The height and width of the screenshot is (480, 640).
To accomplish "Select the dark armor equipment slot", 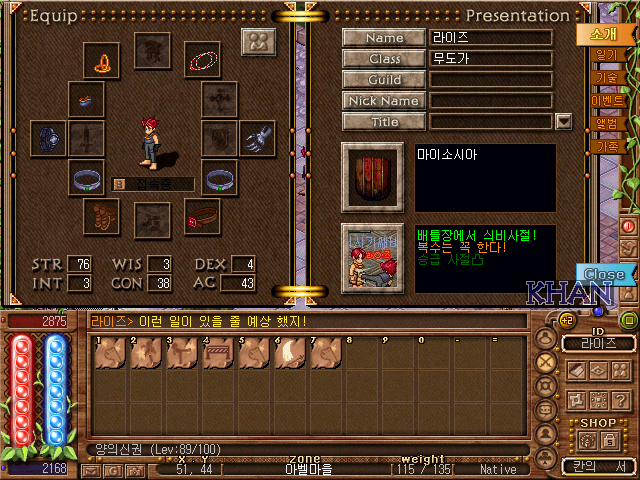I will click(x=47, y=138).
